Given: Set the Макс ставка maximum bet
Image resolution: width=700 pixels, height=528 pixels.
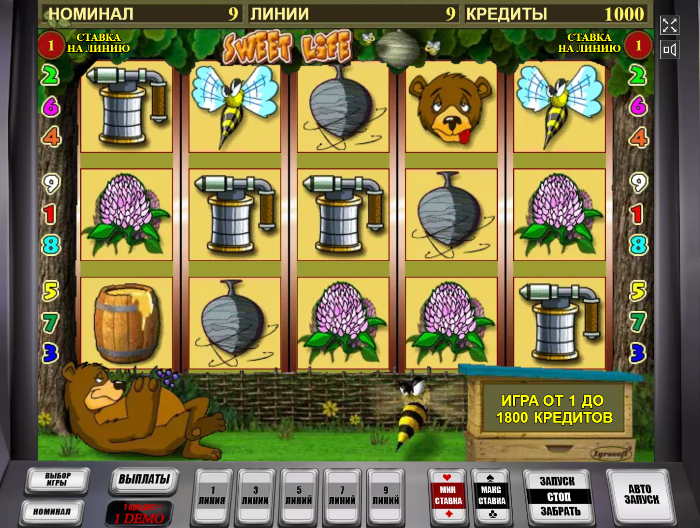Looking at the screenshot, I should tap(491, 492).
